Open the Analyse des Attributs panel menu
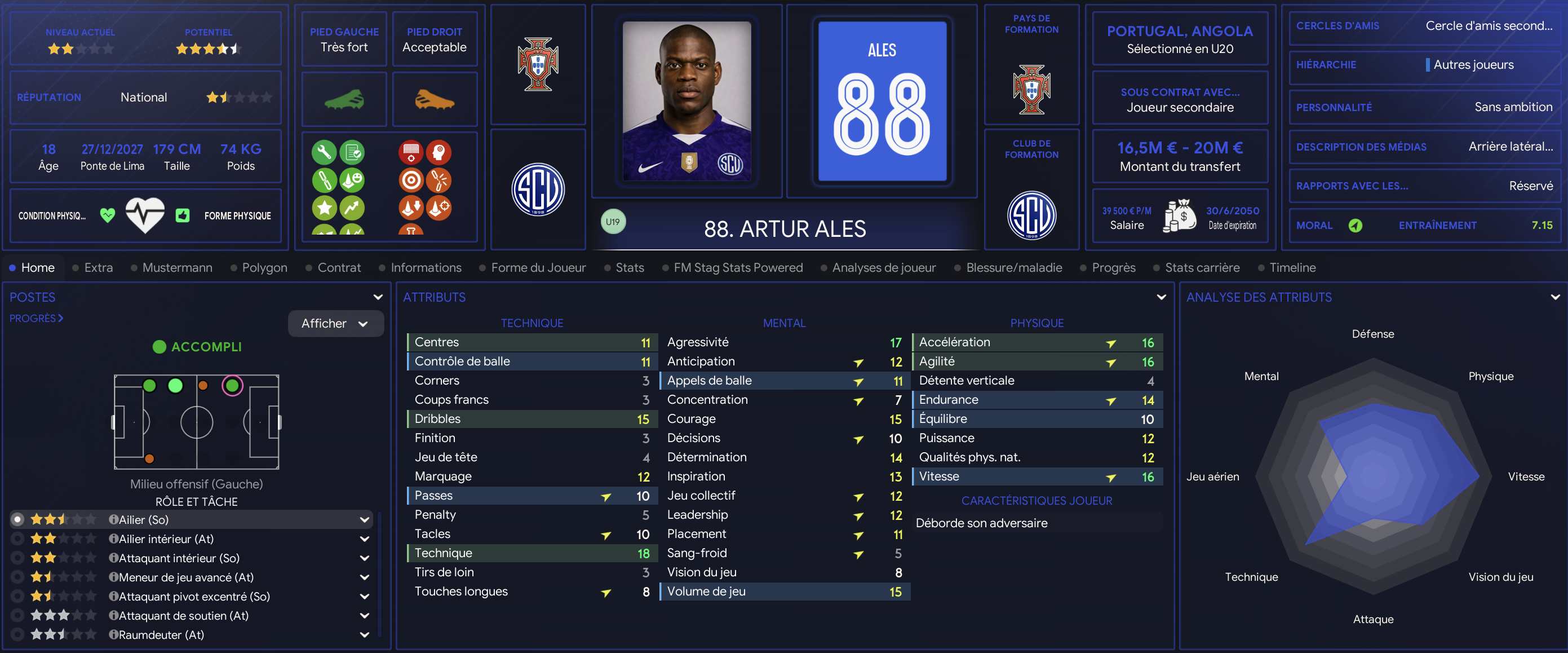 tap(1554, 297)
